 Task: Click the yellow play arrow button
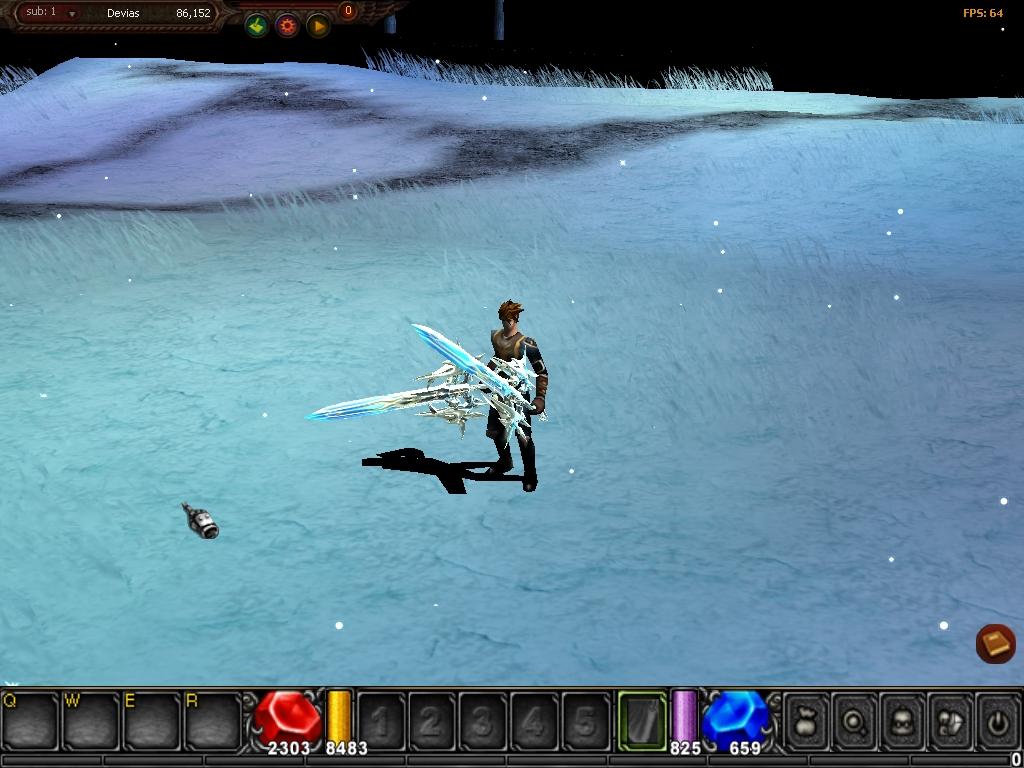point(318,26)
